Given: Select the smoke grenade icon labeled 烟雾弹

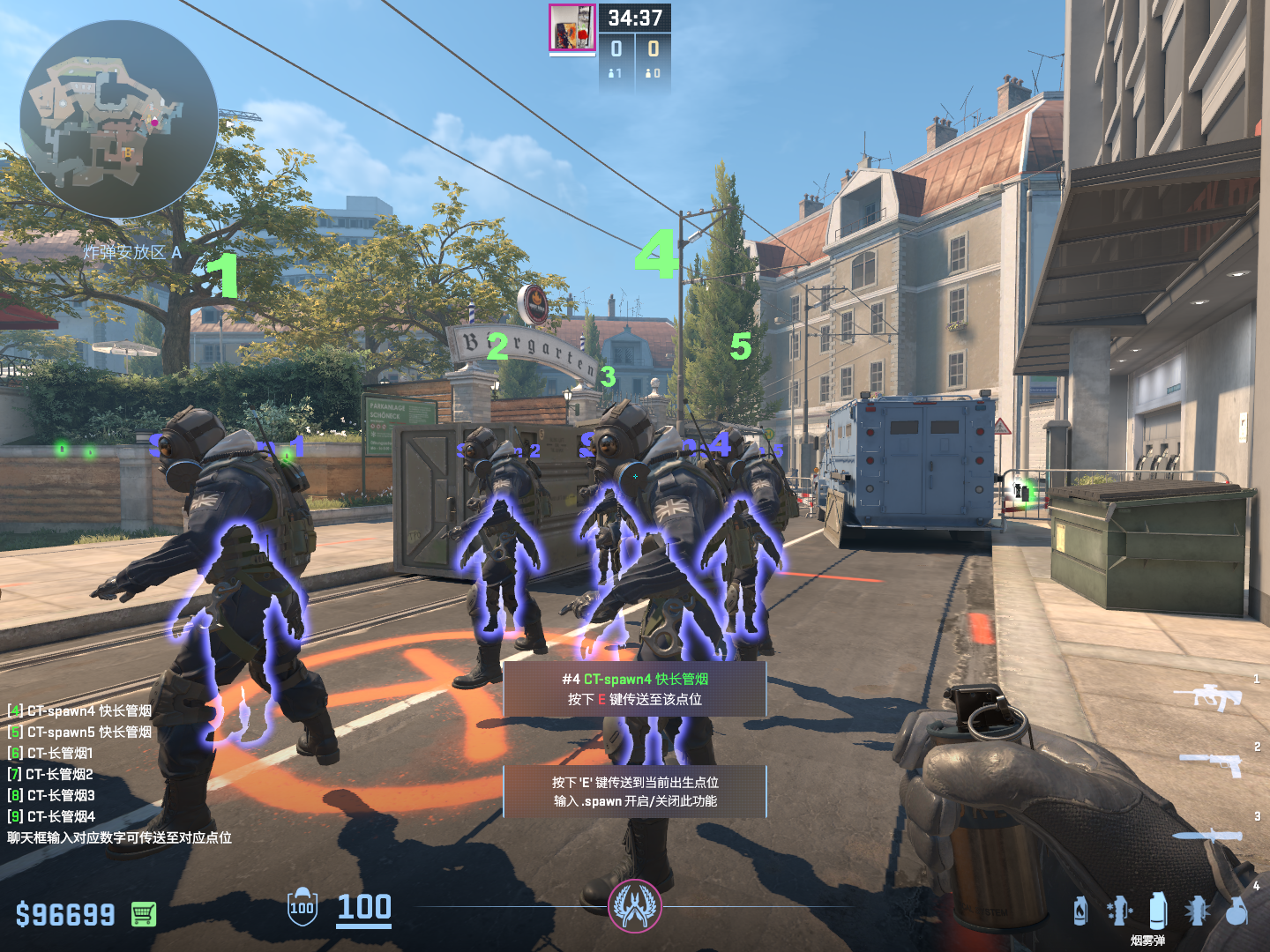Looking at the screenshot, I should pos(1158,911).
